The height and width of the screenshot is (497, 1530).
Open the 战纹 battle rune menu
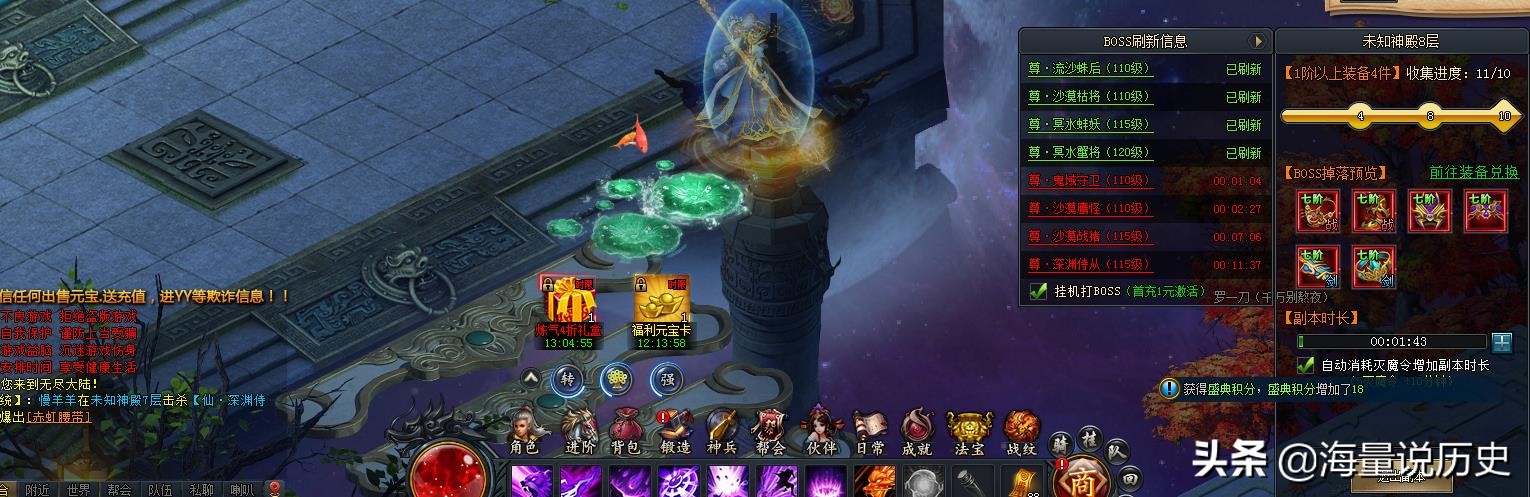coord(1021,432)
